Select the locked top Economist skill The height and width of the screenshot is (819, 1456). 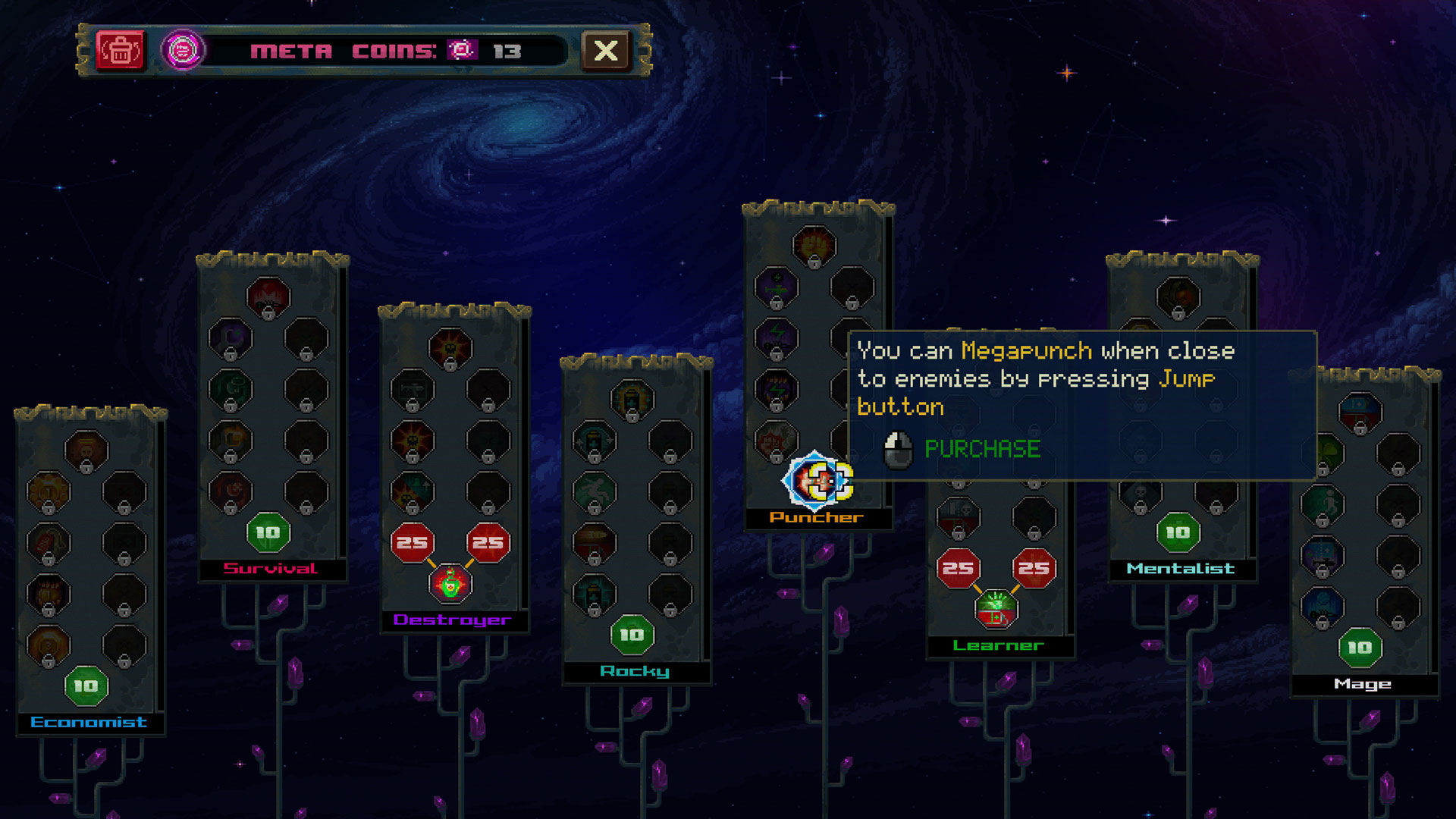[x=86, y=451]
